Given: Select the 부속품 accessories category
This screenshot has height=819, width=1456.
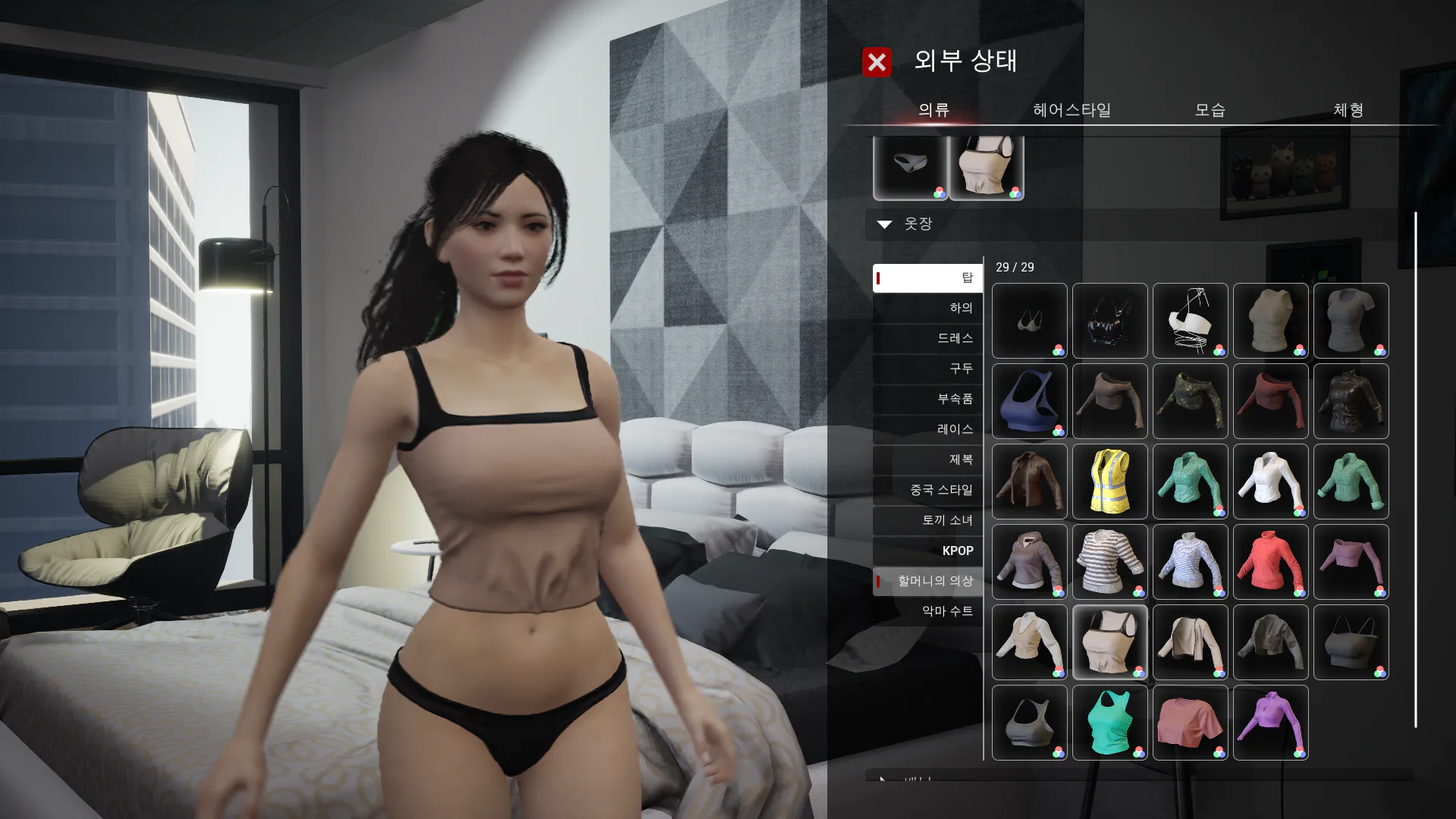Looking at the screenshot, I should pyautogui.click(x=928, y=399).
